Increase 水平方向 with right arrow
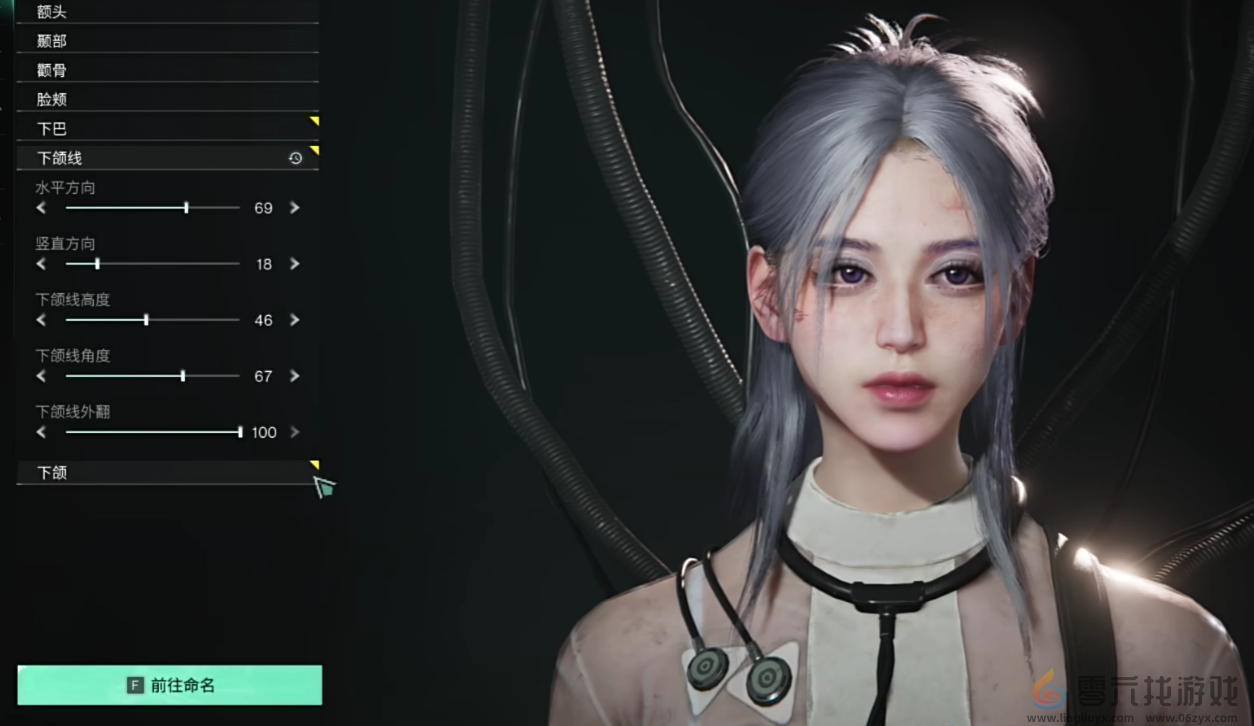This screenshot has width=1254, height=726. pyautogui.click(x=294, y=208)
